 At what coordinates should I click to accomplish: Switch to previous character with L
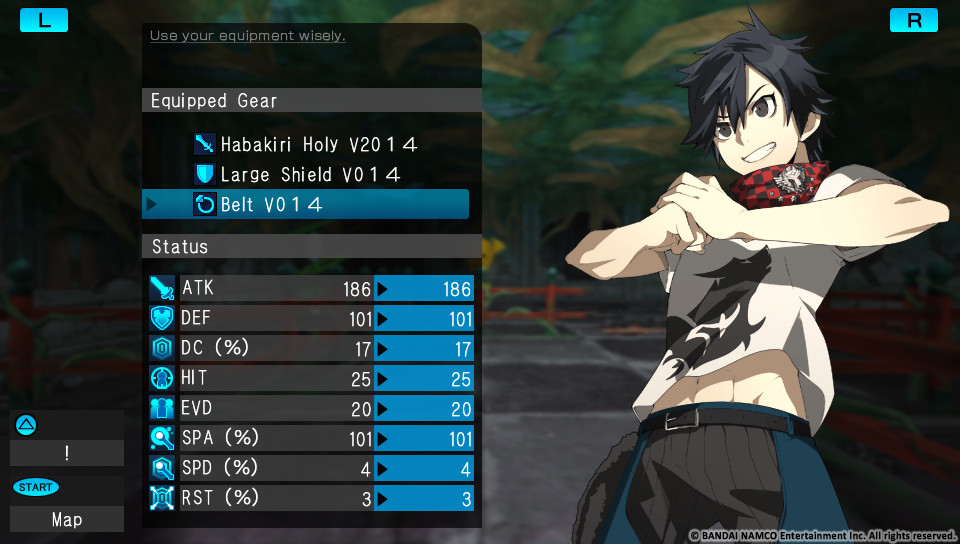point(44,20)
